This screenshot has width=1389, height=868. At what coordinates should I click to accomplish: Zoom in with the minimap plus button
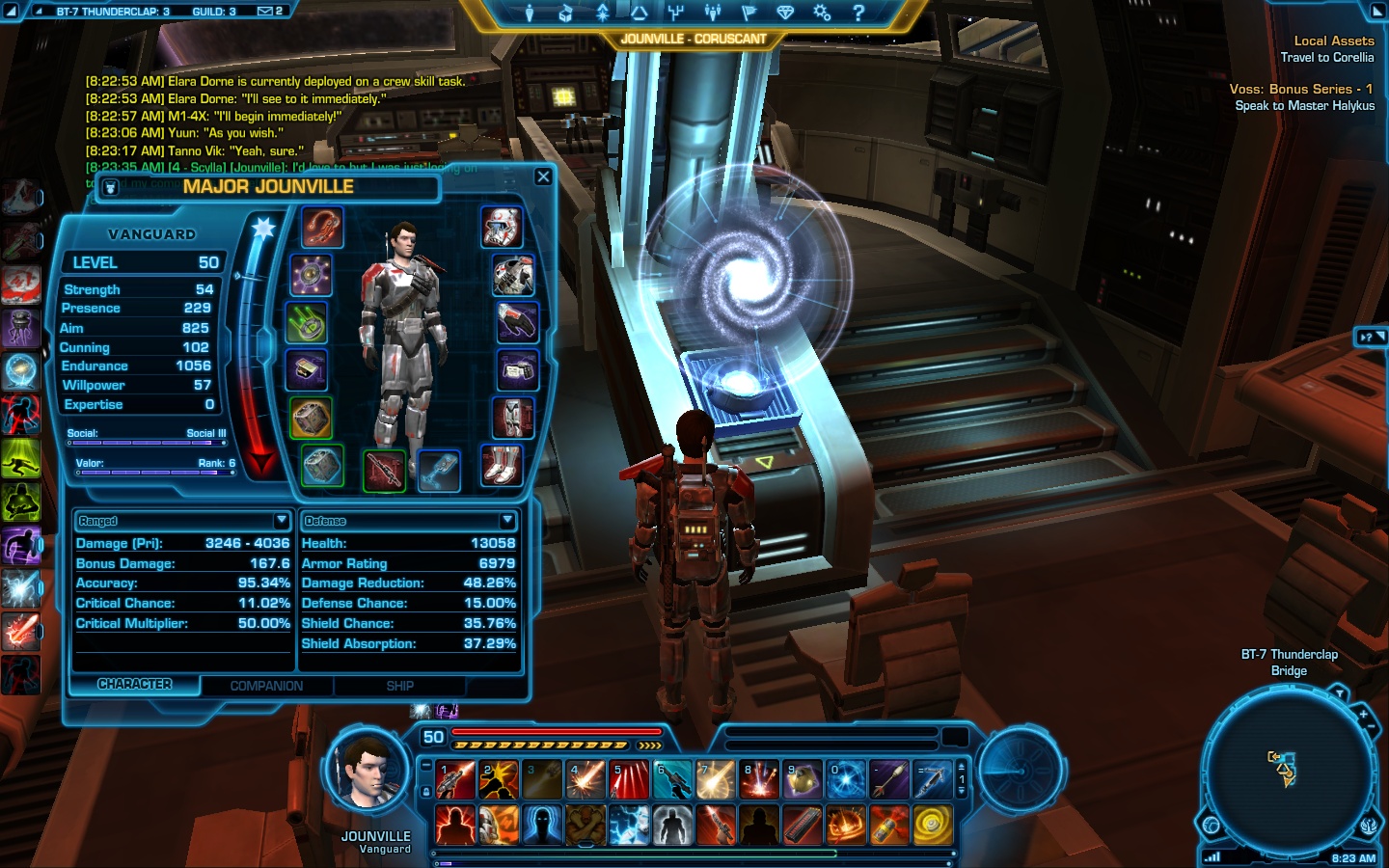1363,715
